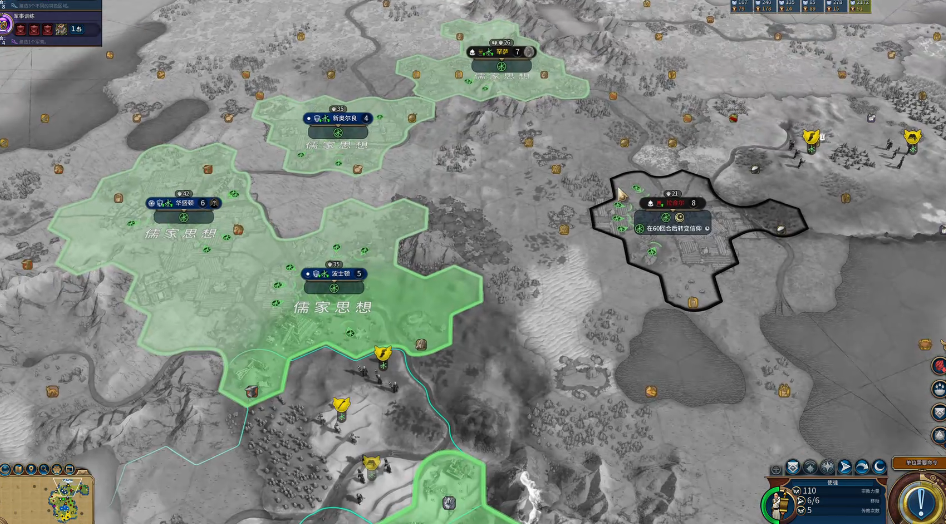946x524 pixels.
Task: Select the crescent moon sleep action
Action: pyautogui.click(x=879, y=466)
